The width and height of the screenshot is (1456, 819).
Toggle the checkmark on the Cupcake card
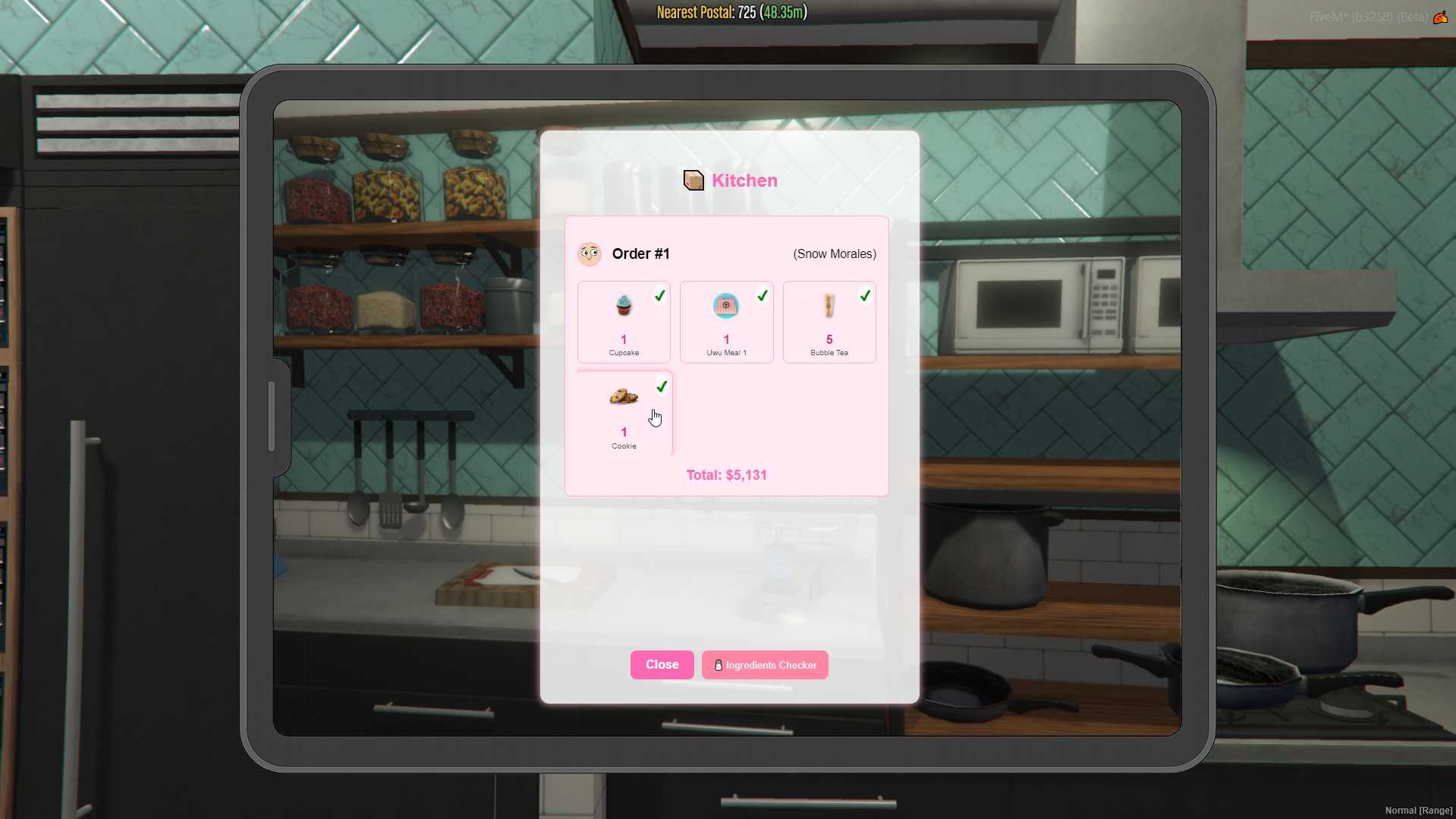pyautogui.click(x=659, y=296)
